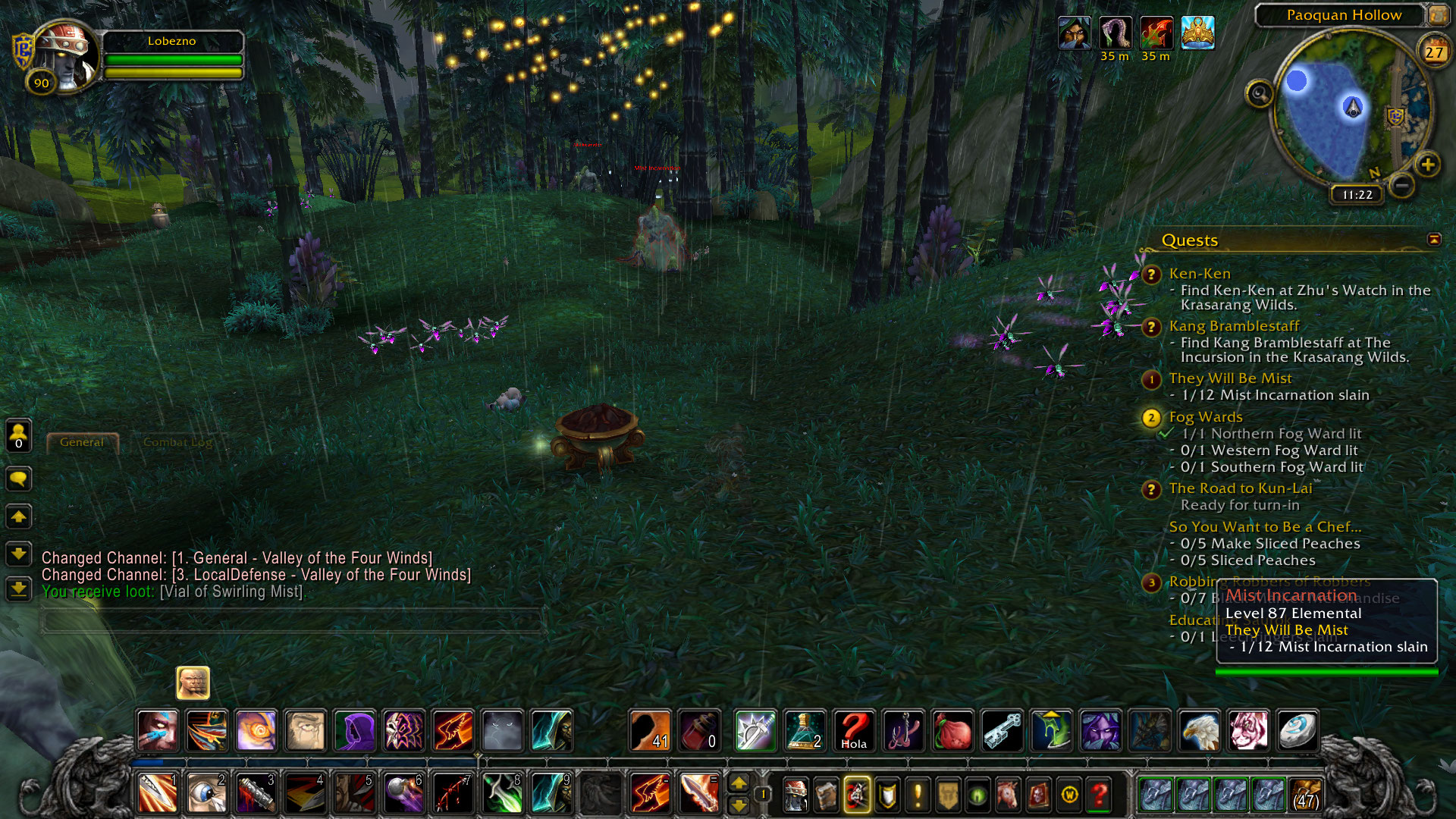Use the white eagle mount icon
The height and width of the screenshot is (819, 1456).
click(x=1199, y=731)
